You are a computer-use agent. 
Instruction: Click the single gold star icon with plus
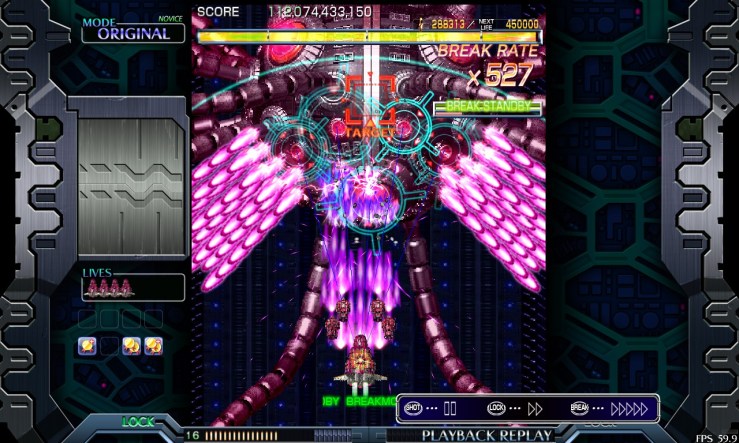click(x=87, y=346)
